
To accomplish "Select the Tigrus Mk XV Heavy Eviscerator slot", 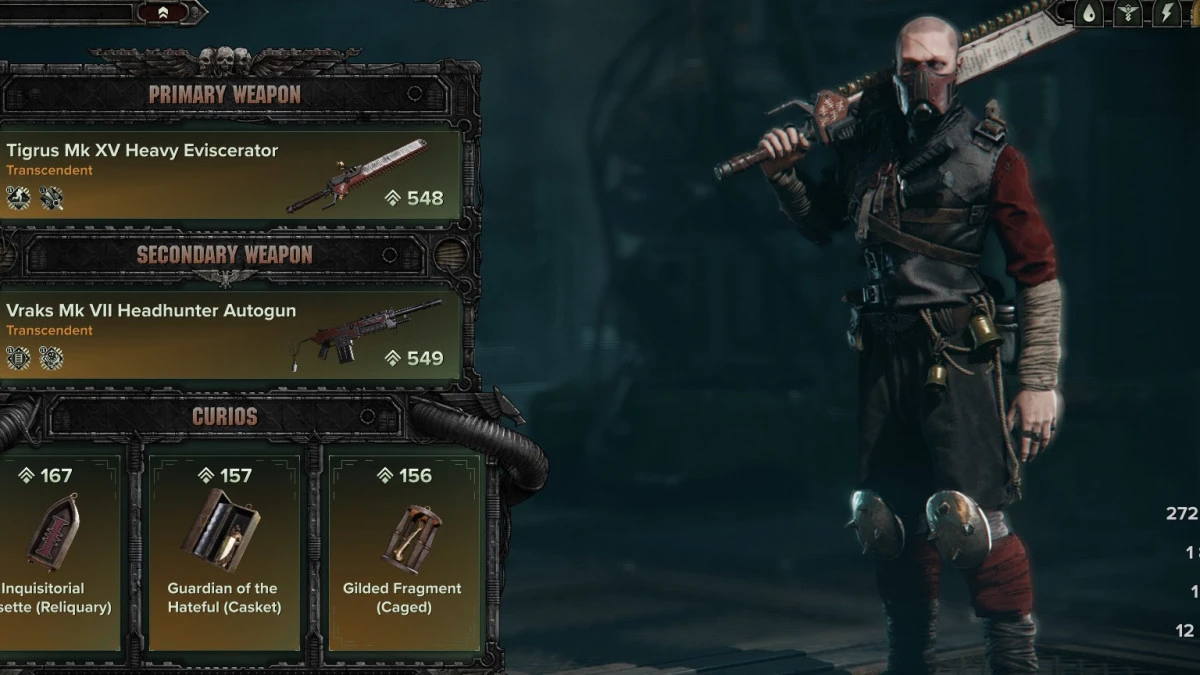I will coord(230,175).
